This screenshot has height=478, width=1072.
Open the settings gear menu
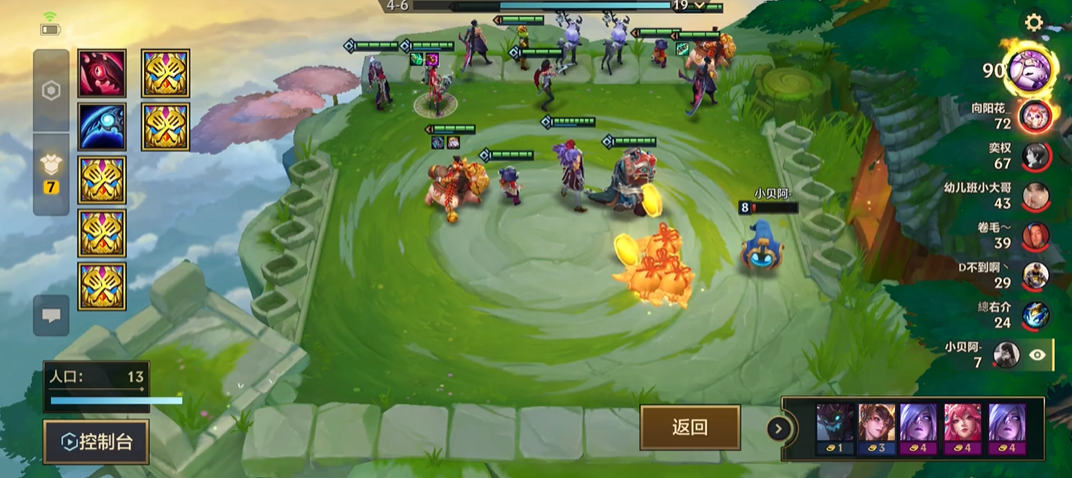coord(1034,22)
